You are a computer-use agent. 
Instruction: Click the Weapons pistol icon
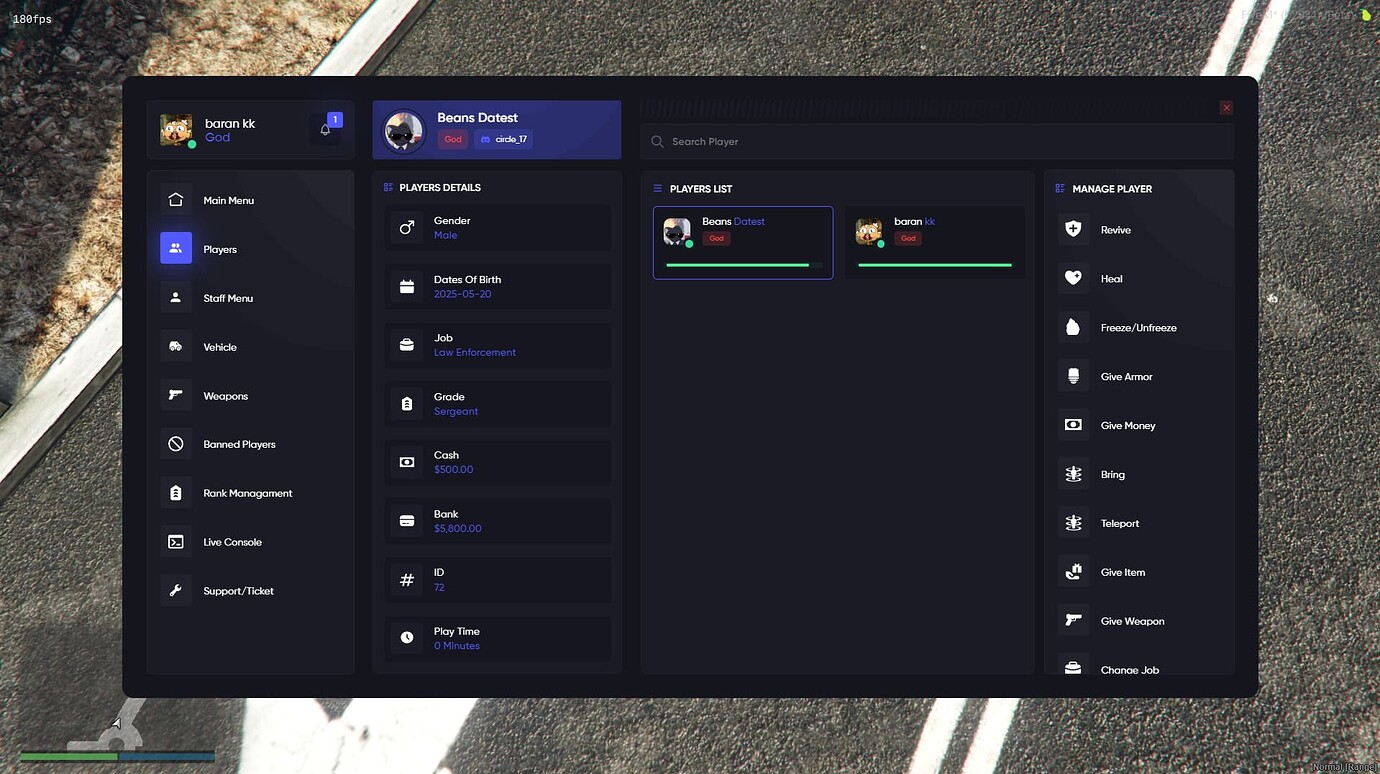coord(176,395)
